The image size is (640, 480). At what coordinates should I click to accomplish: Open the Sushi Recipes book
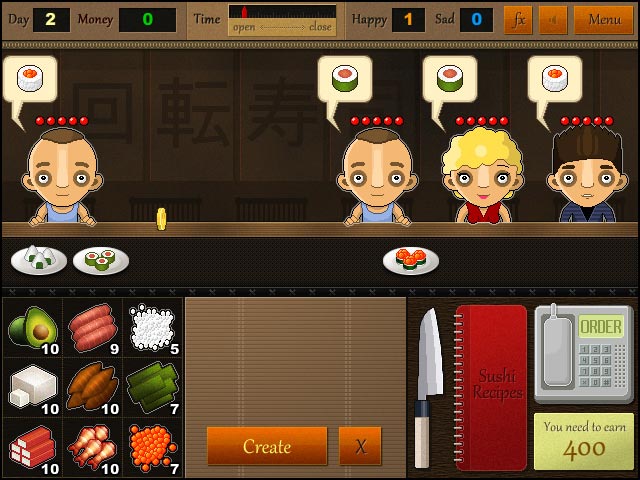pyautogui.click(x=491, y=385)
